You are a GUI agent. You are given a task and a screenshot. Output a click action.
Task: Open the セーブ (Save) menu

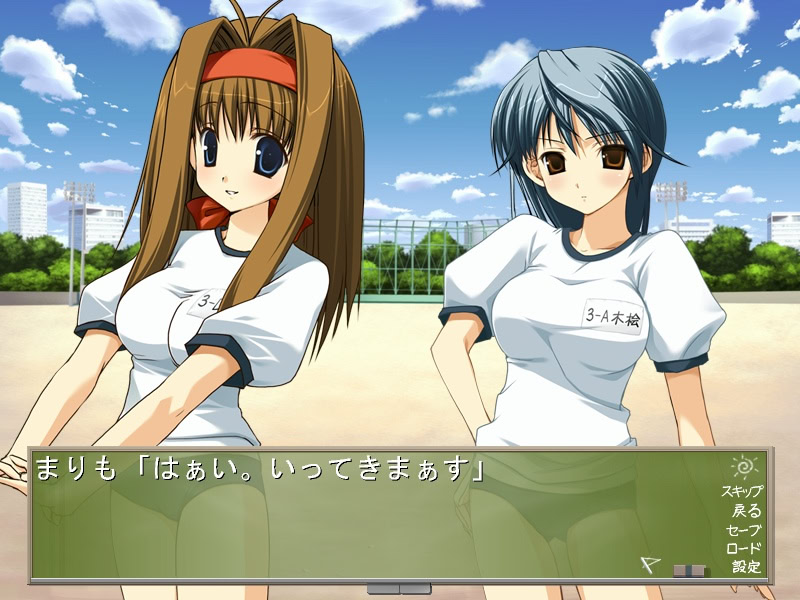[745, 529]
